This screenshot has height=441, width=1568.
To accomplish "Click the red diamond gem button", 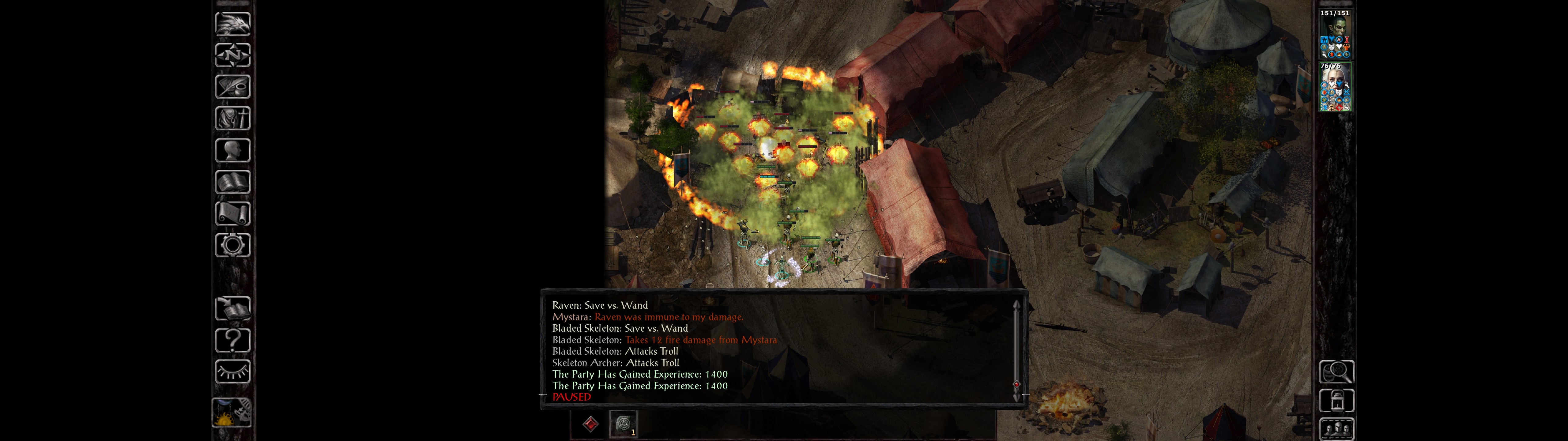I will [590, 424].
